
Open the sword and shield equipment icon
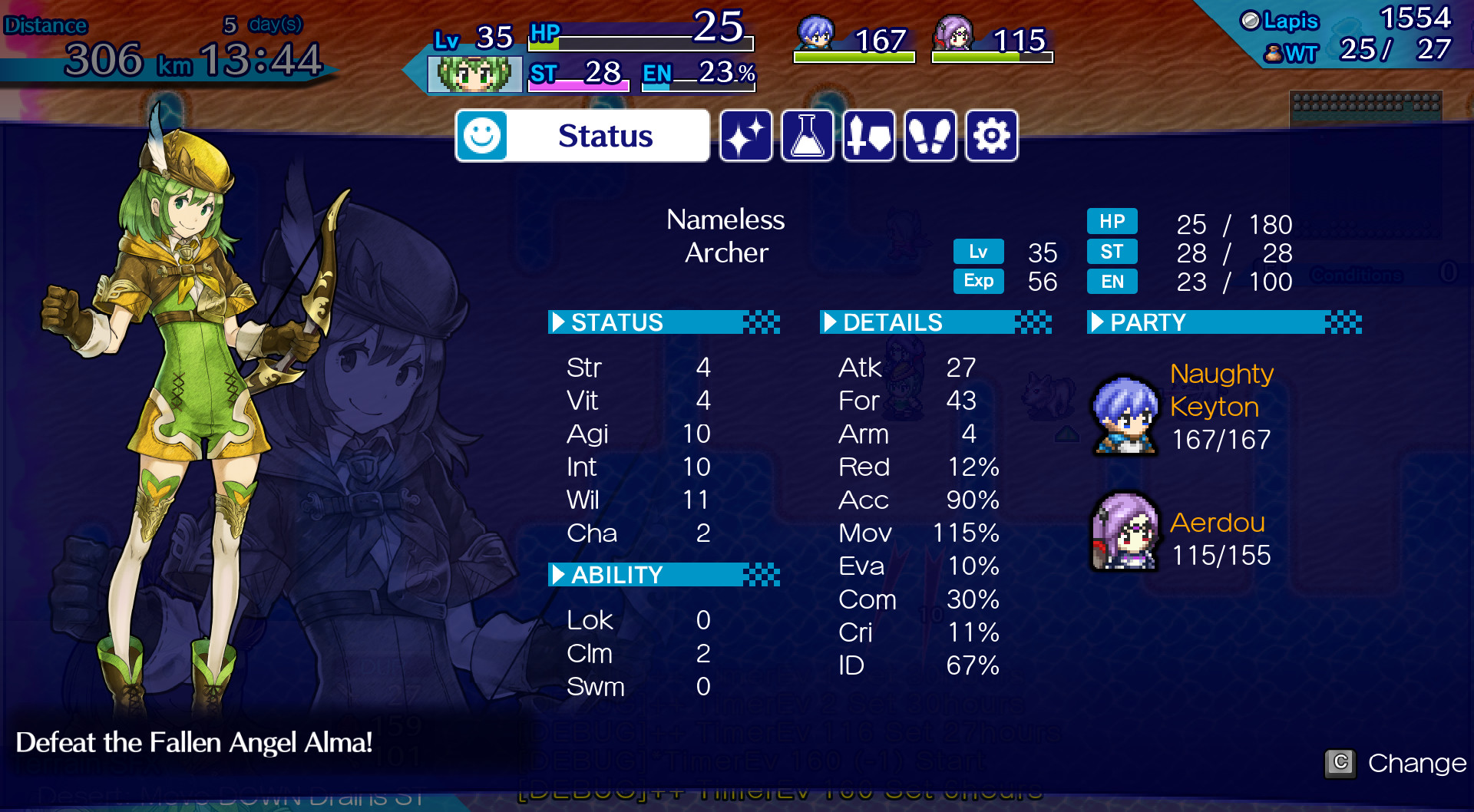(x=868, y=136)
